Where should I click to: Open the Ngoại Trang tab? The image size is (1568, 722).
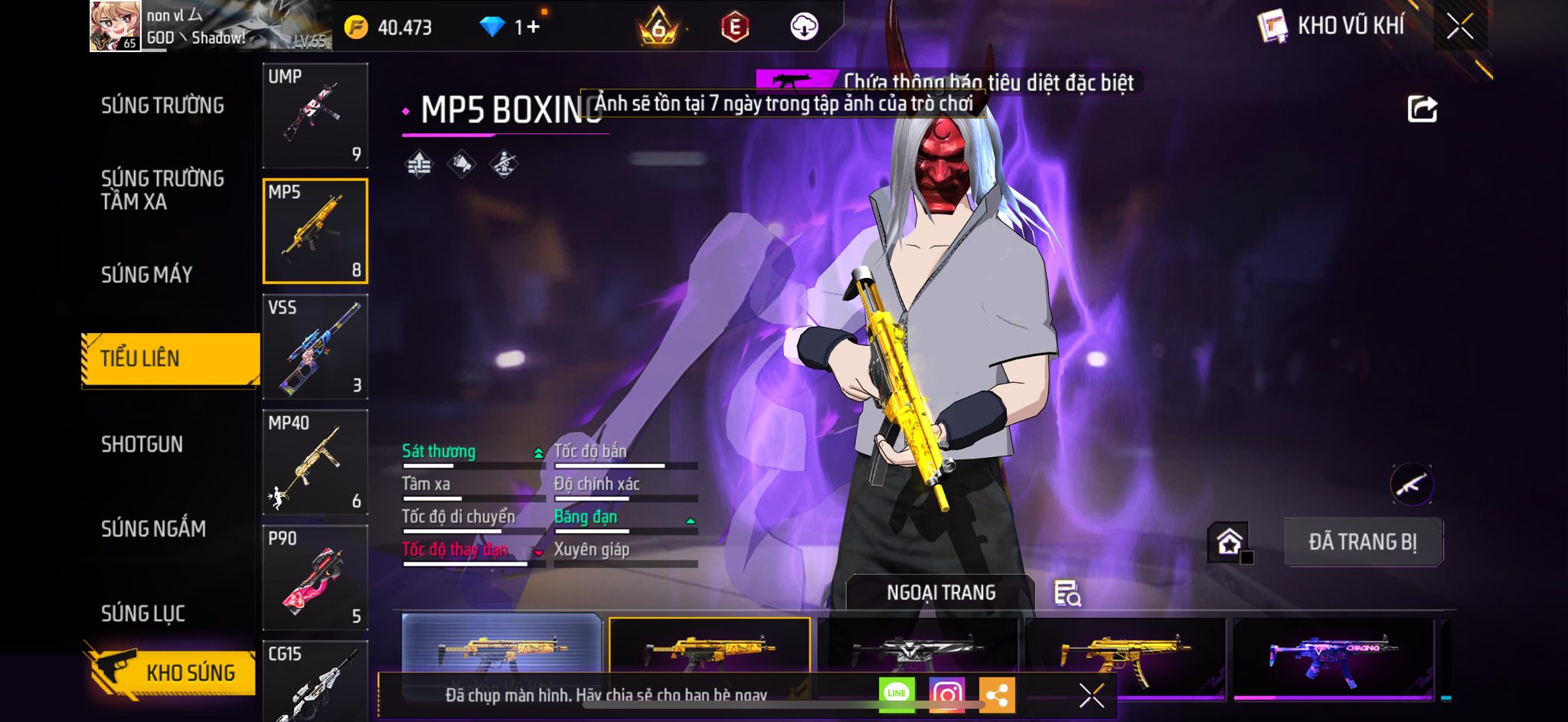tap(940, 593)
